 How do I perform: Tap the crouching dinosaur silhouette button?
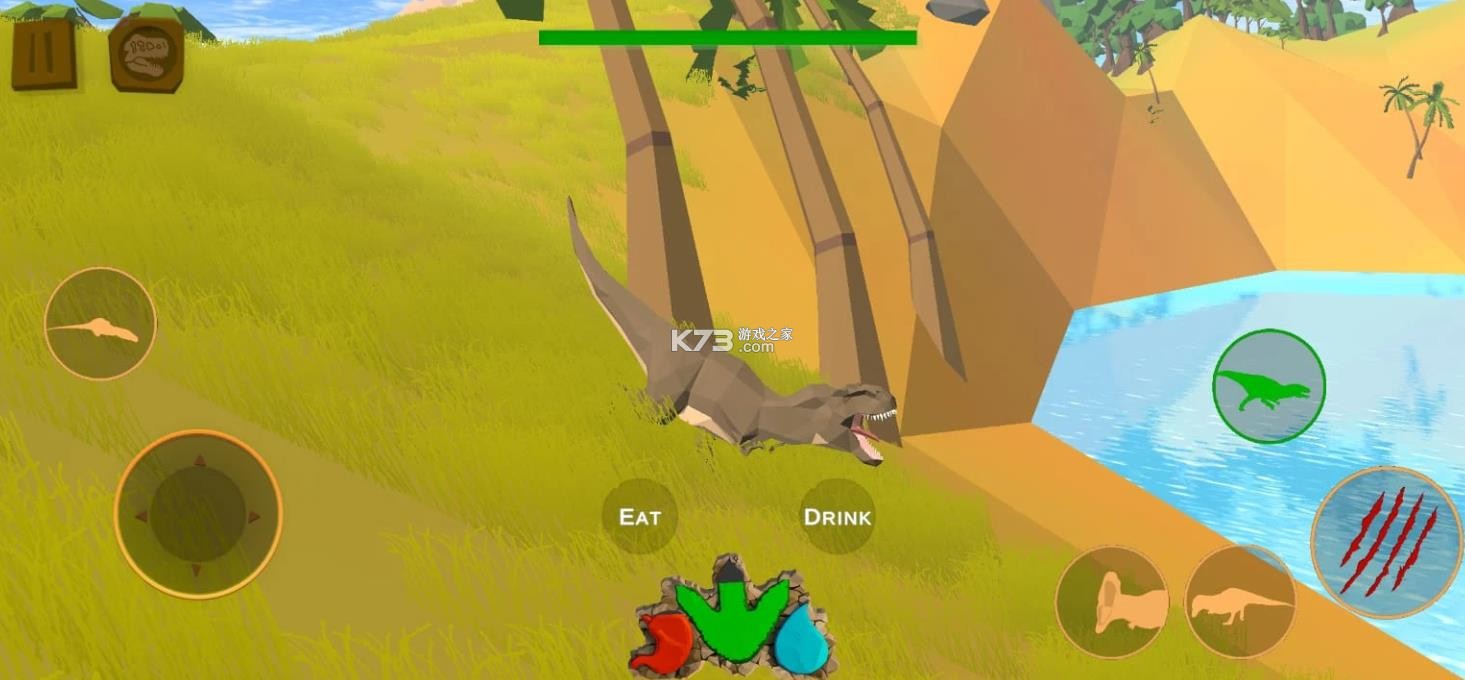(x=1240, y=602)
